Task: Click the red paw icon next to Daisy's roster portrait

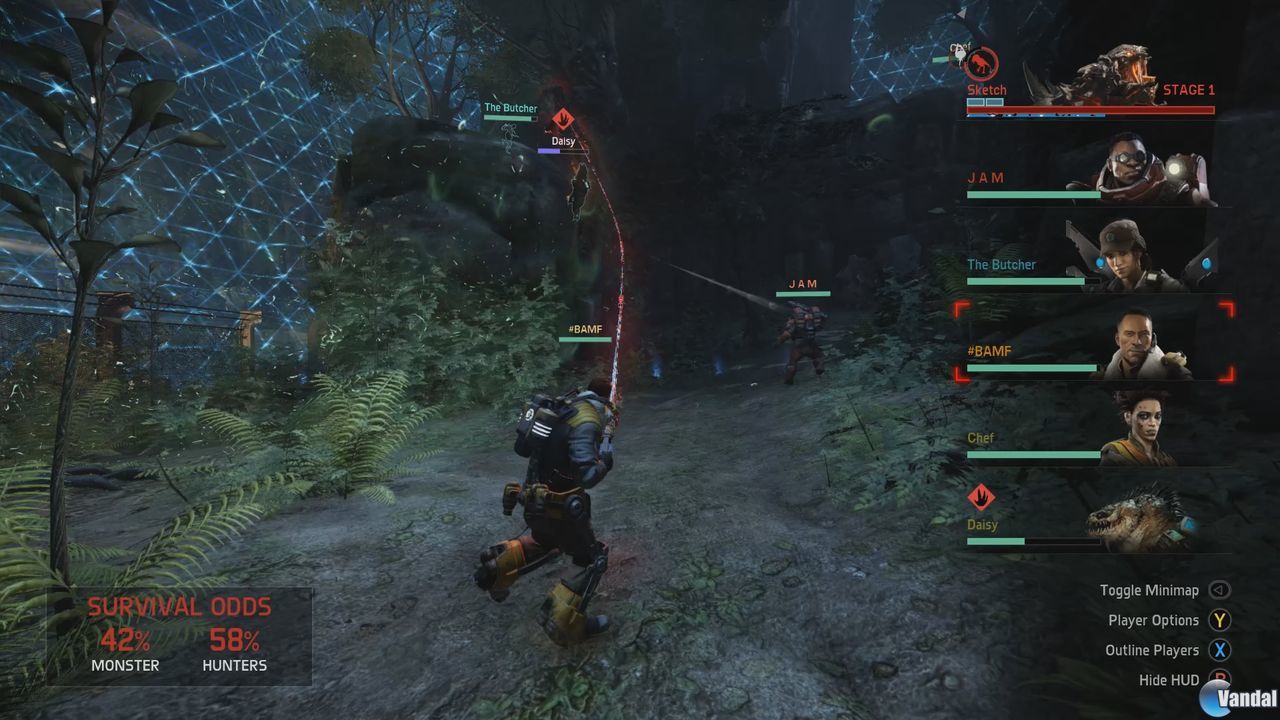Action: [x=980, y=495]
